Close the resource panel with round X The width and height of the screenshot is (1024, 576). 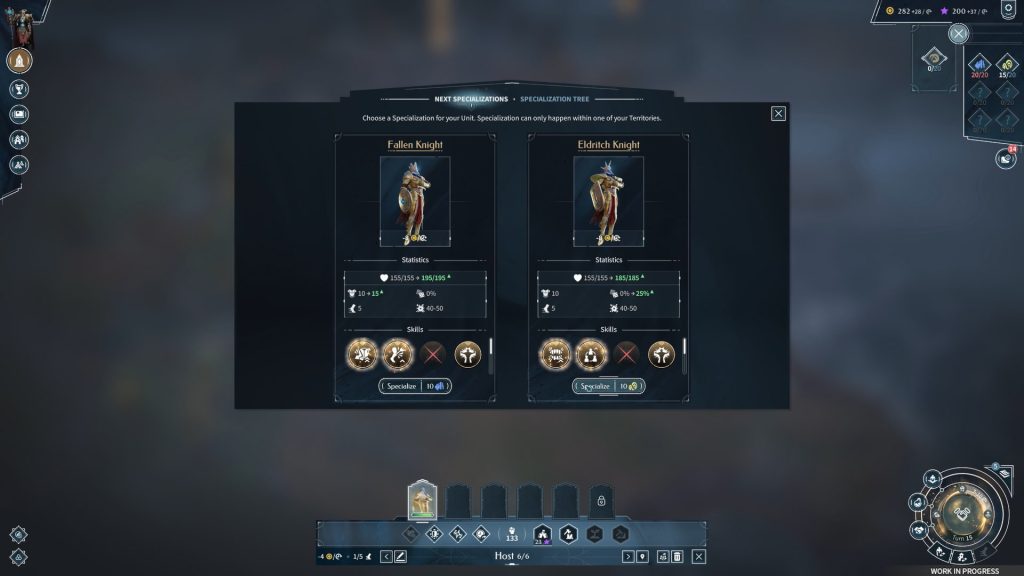pyautogui.click(x=958, y=34)
